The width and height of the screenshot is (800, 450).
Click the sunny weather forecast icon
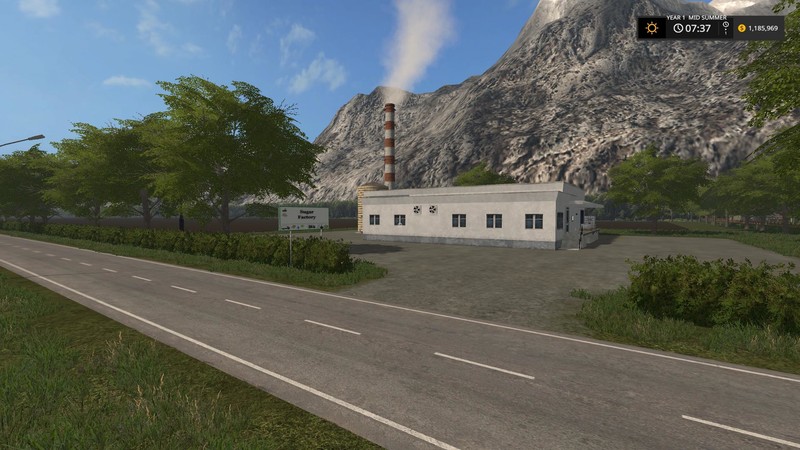coord(653,28)
